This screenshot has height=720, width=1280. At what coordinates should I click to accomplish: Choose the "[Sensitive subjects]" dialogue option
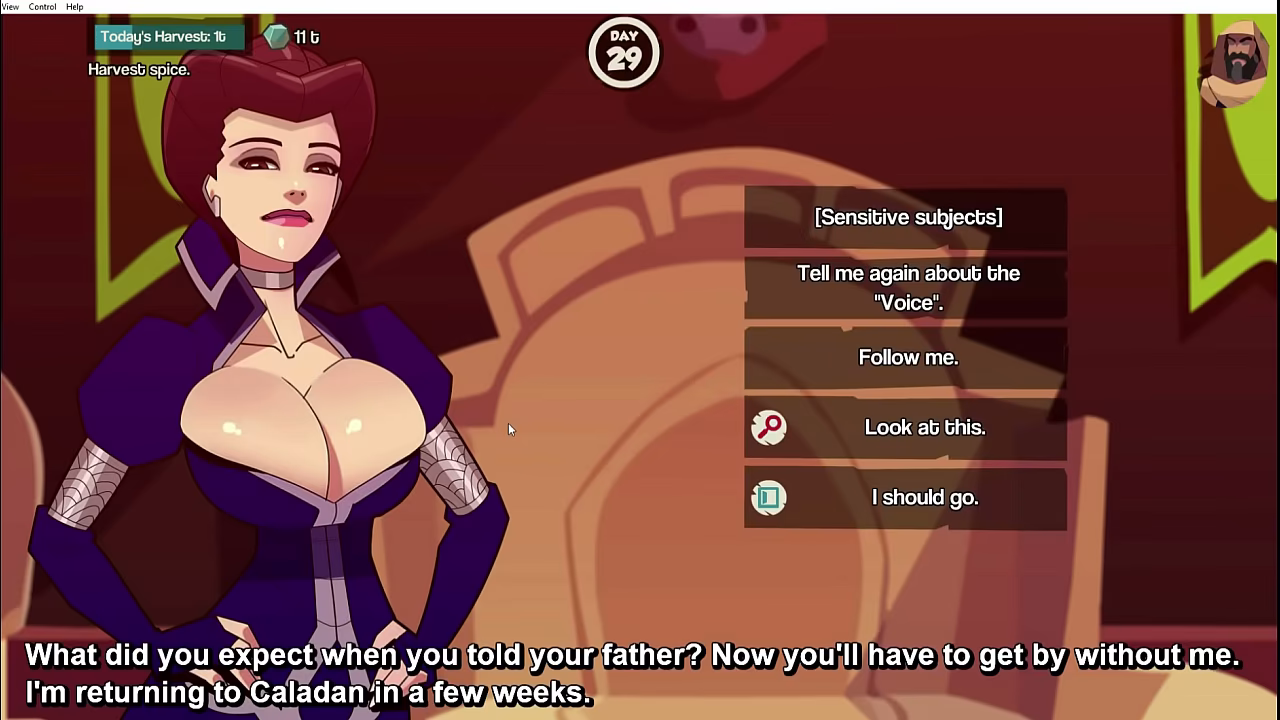pyautogui.click(x=906, y=217)
